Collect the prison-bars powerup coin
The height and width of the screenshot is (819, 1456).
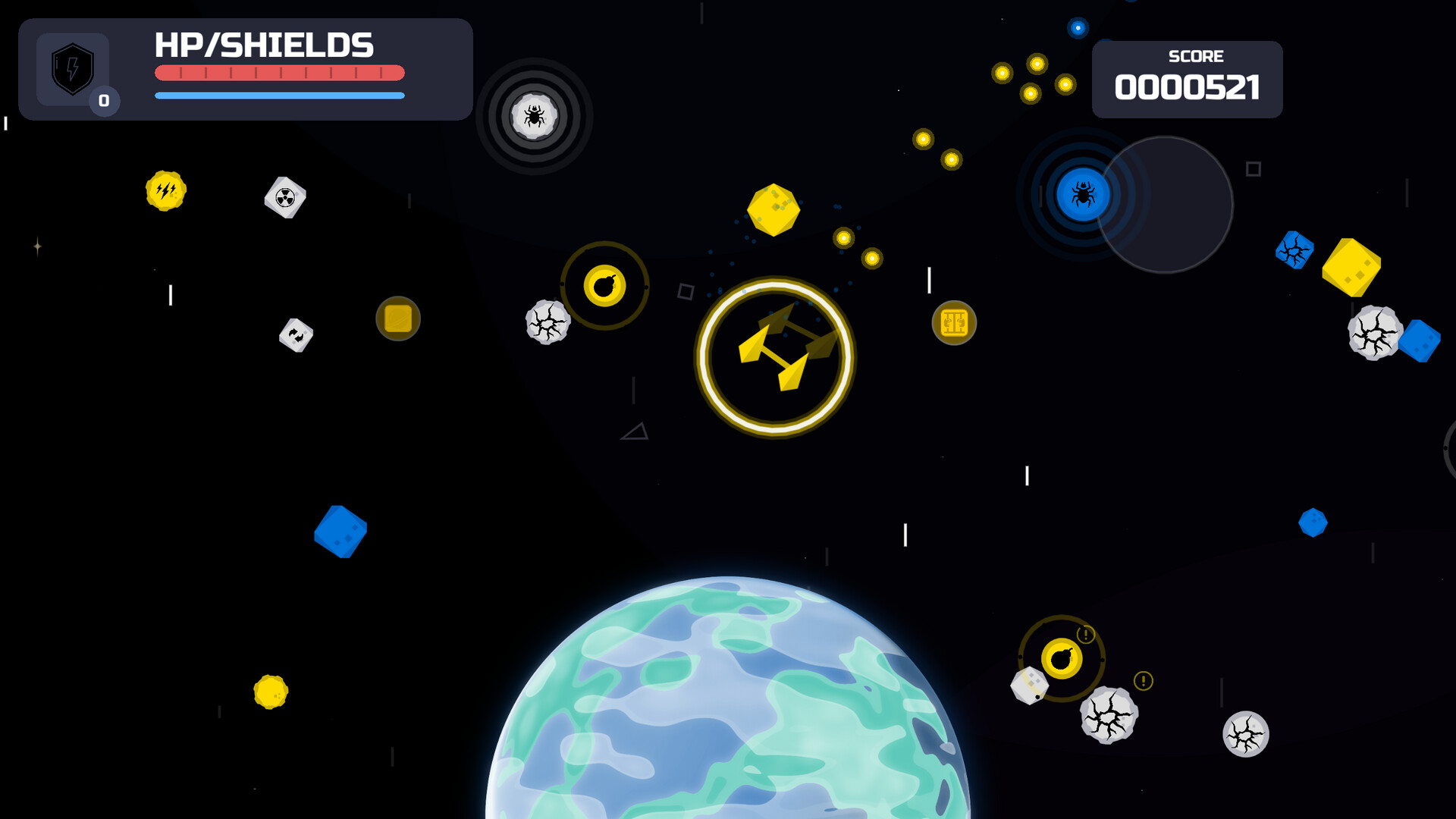pyautogui.click(x=954, y=322)
